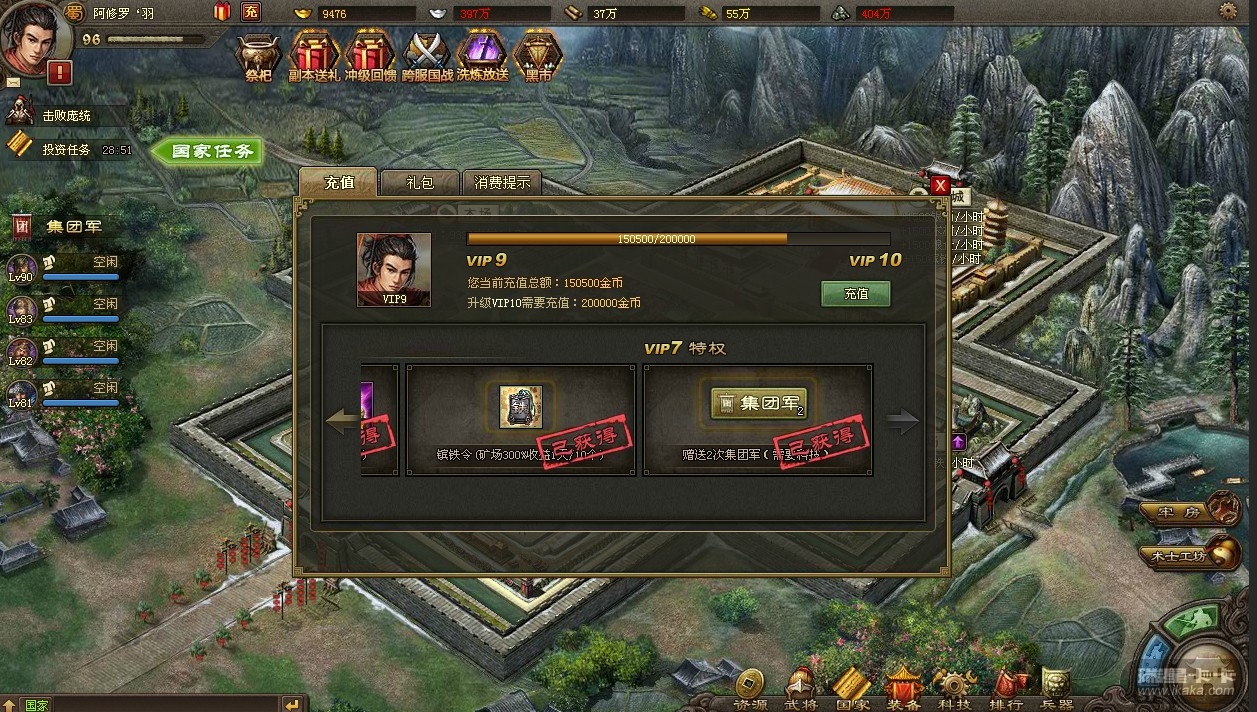Switch to the 礼包 gift pack tab

419,182
